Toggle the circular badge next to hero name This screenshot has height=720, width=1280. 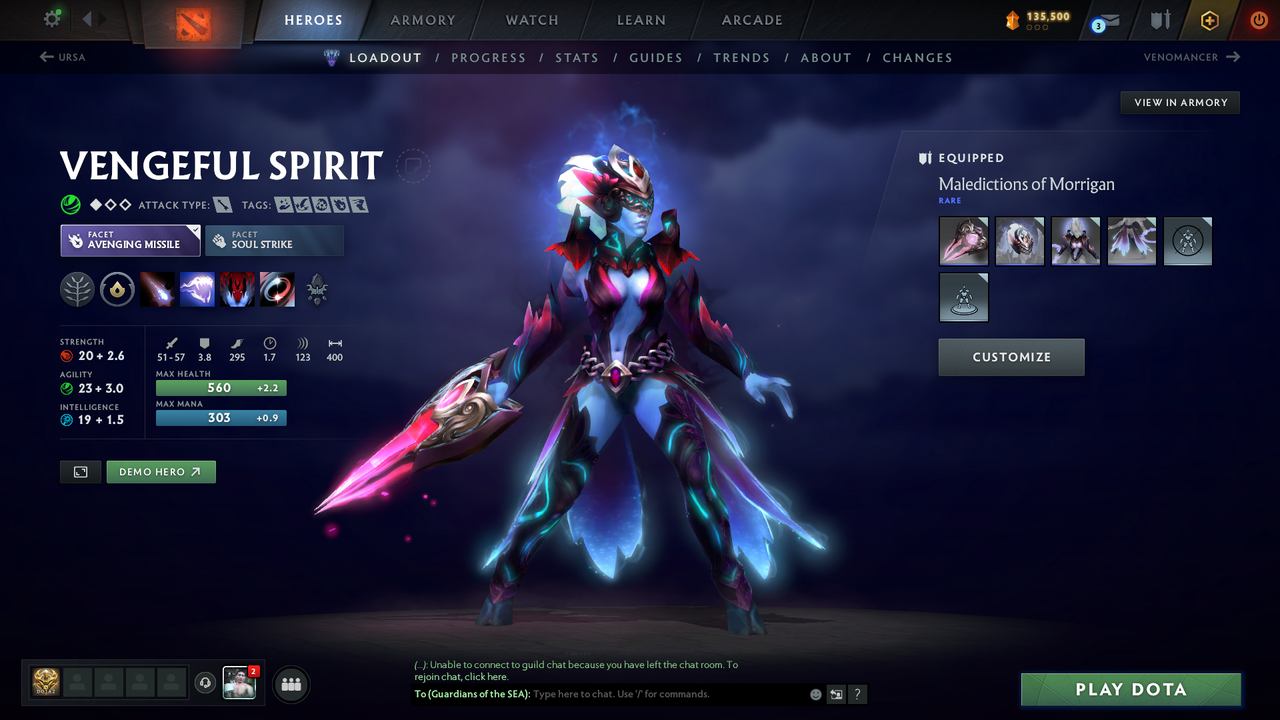pos(413,167)
